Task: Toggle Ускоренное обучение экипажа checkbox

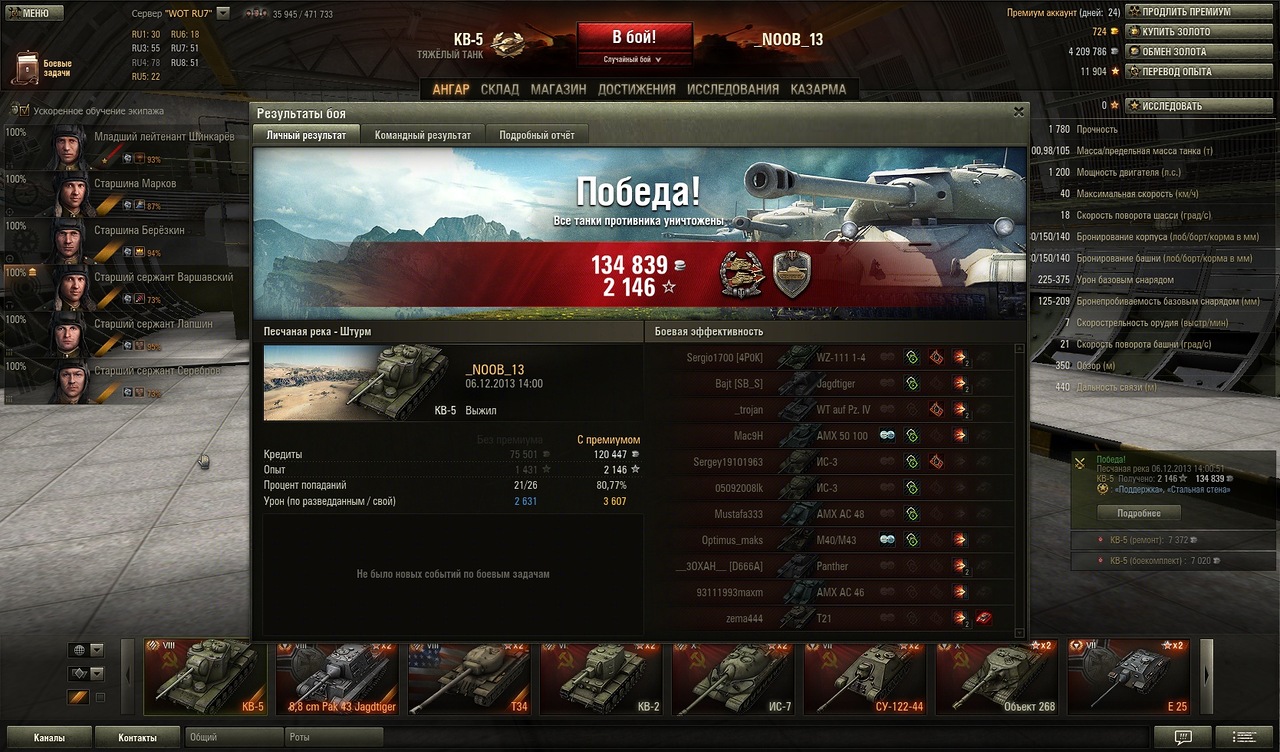Action: [x=20, y=111]
